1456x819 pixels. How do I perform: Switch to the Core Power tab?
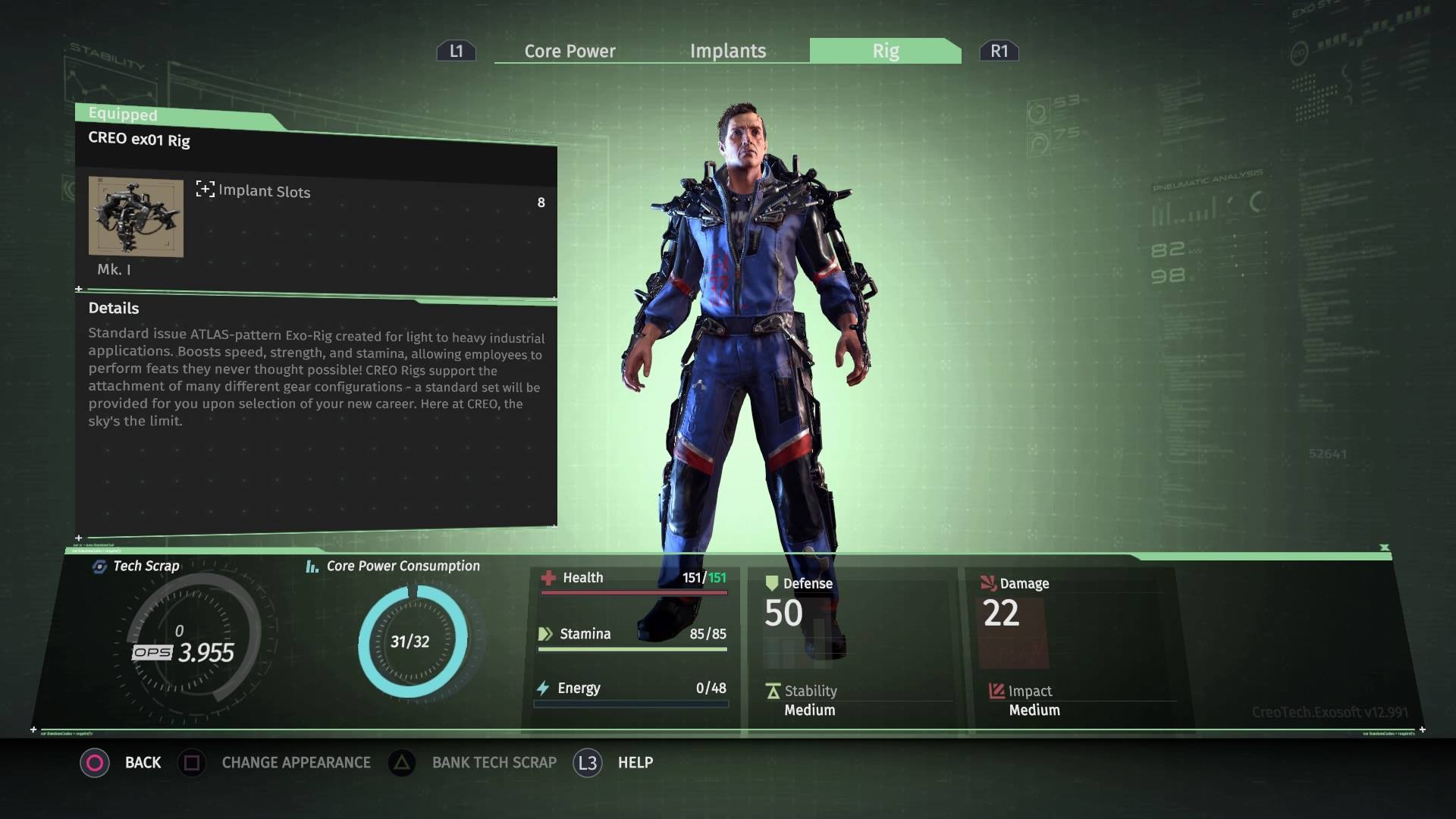570,51
